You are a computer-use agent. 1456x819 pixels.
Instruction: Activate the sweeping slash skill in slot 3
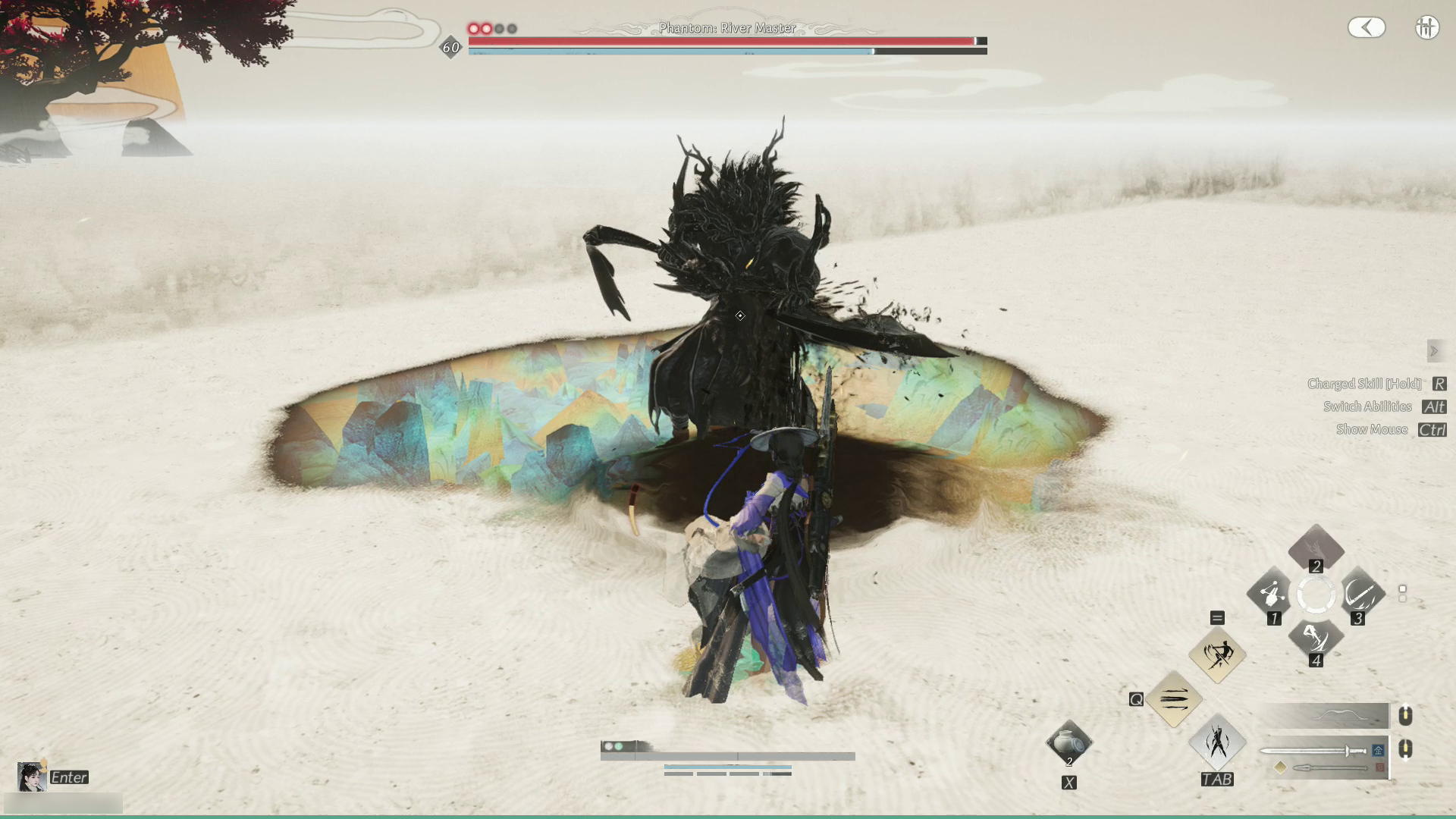(1360, 594)
